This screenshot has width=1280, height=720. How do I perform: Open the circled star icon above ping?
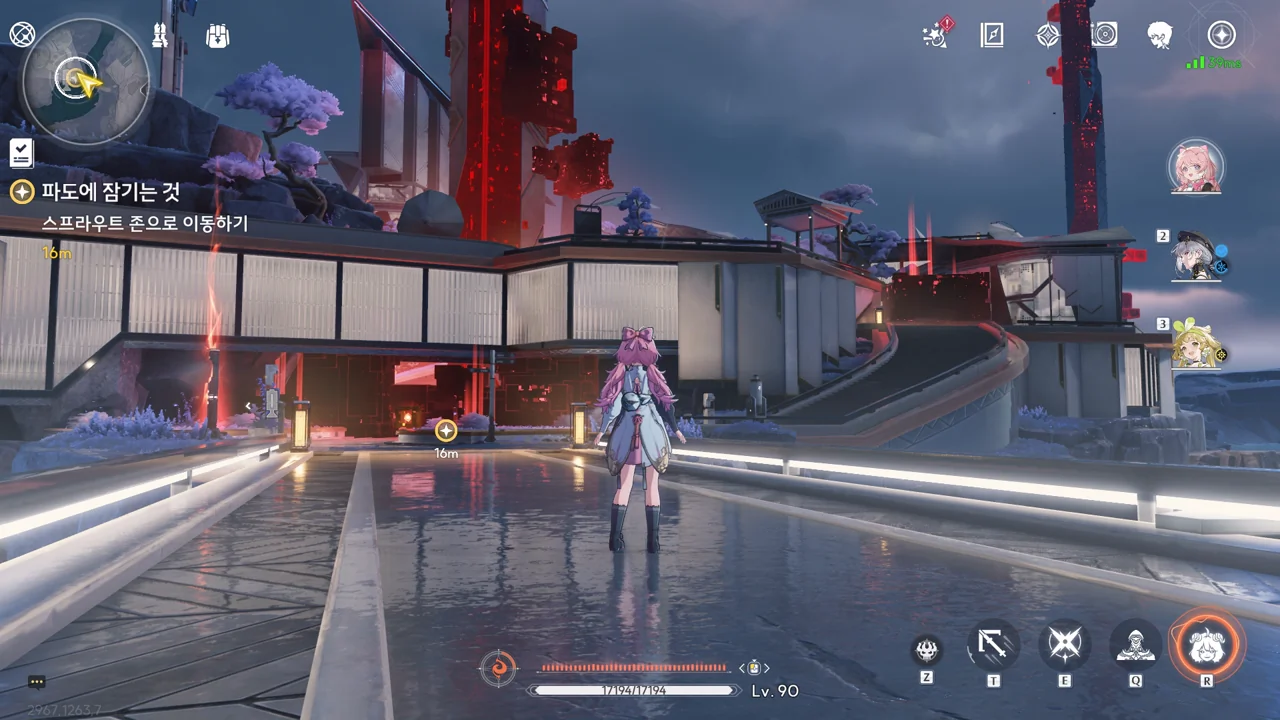[x=1221, y=35]
